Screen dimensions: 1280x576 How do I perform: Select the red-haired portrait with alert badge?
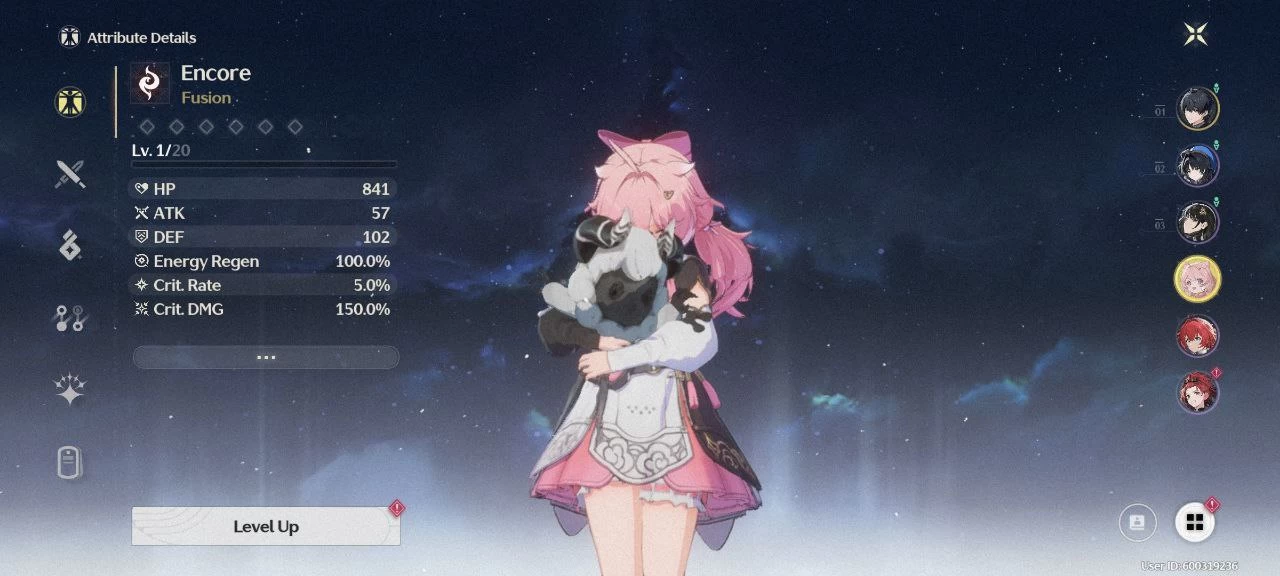tap(1197, 392)
